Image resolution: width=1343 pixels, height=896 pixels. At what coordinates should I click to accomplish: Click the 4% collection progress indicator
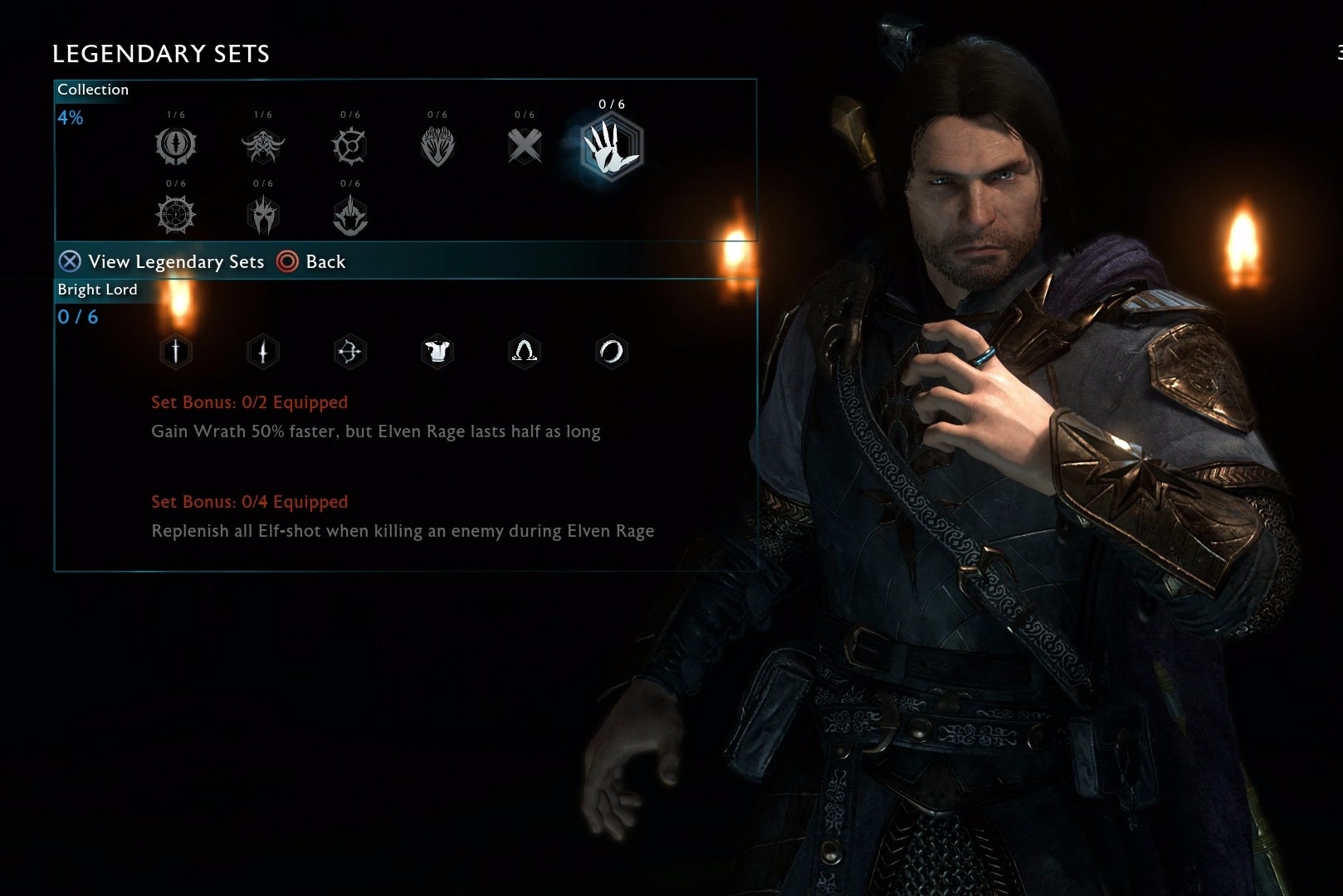[x=69, y=117]
